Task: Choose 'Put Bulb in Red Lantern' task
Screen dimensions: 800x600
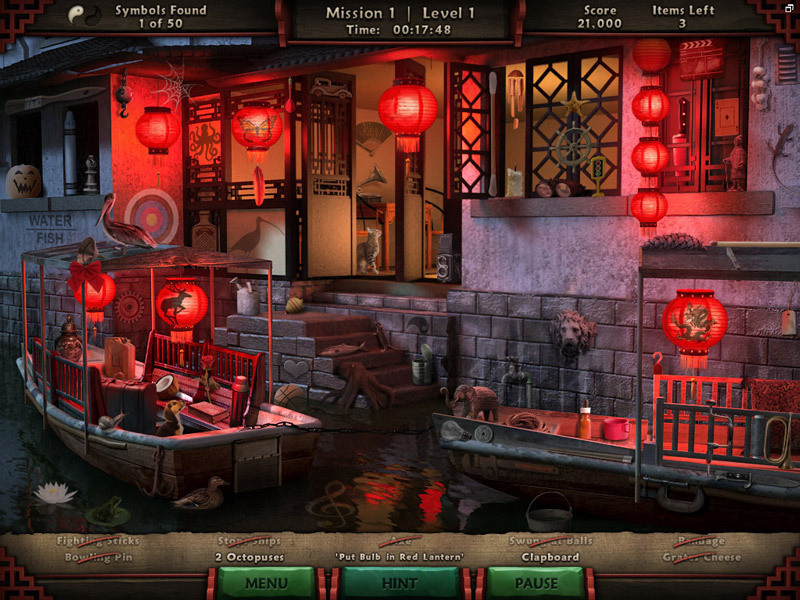Action: pos(400,557)
